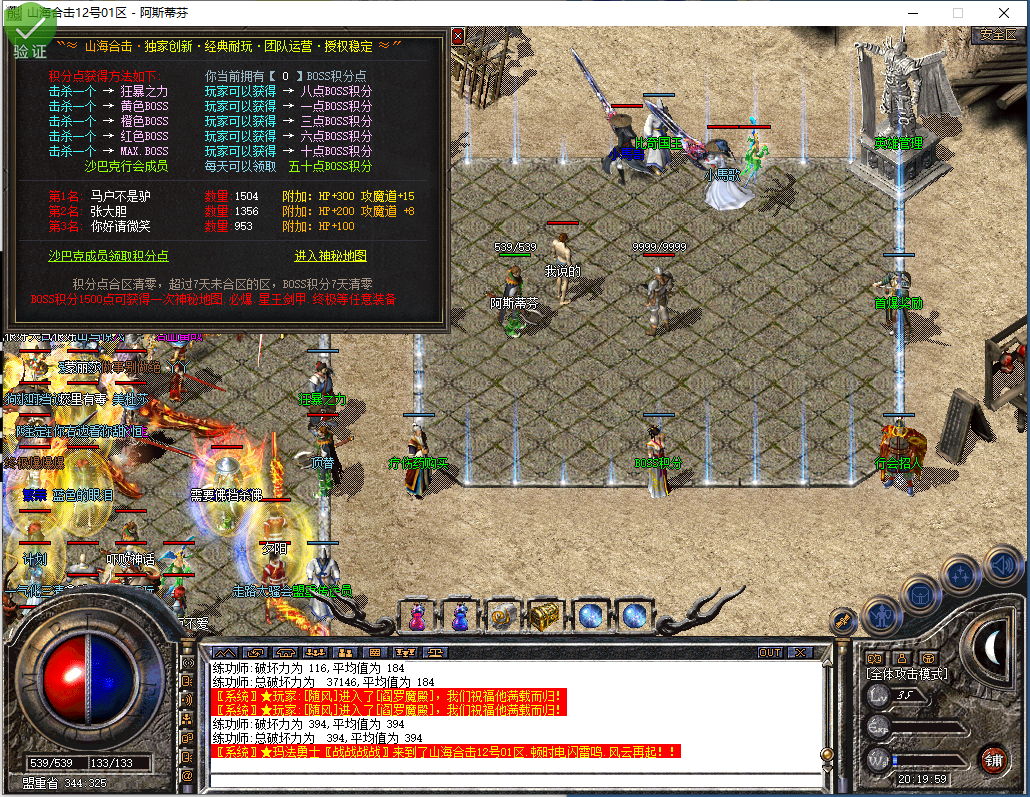Click the small orange satellite icon
The height and width of the screenshot is (797, 1030).
843,620
